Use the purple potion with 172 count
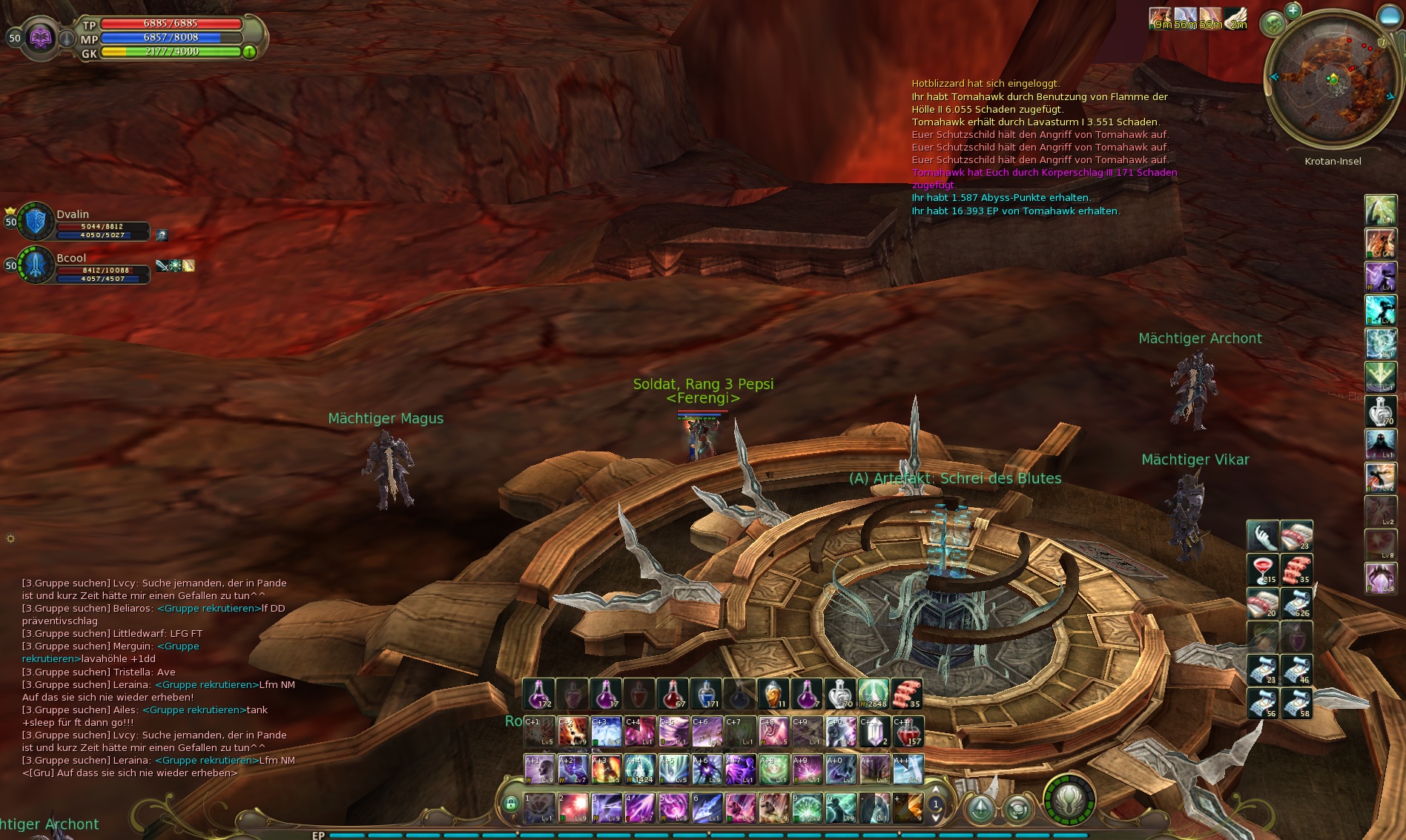 click(x=538, y=694)
